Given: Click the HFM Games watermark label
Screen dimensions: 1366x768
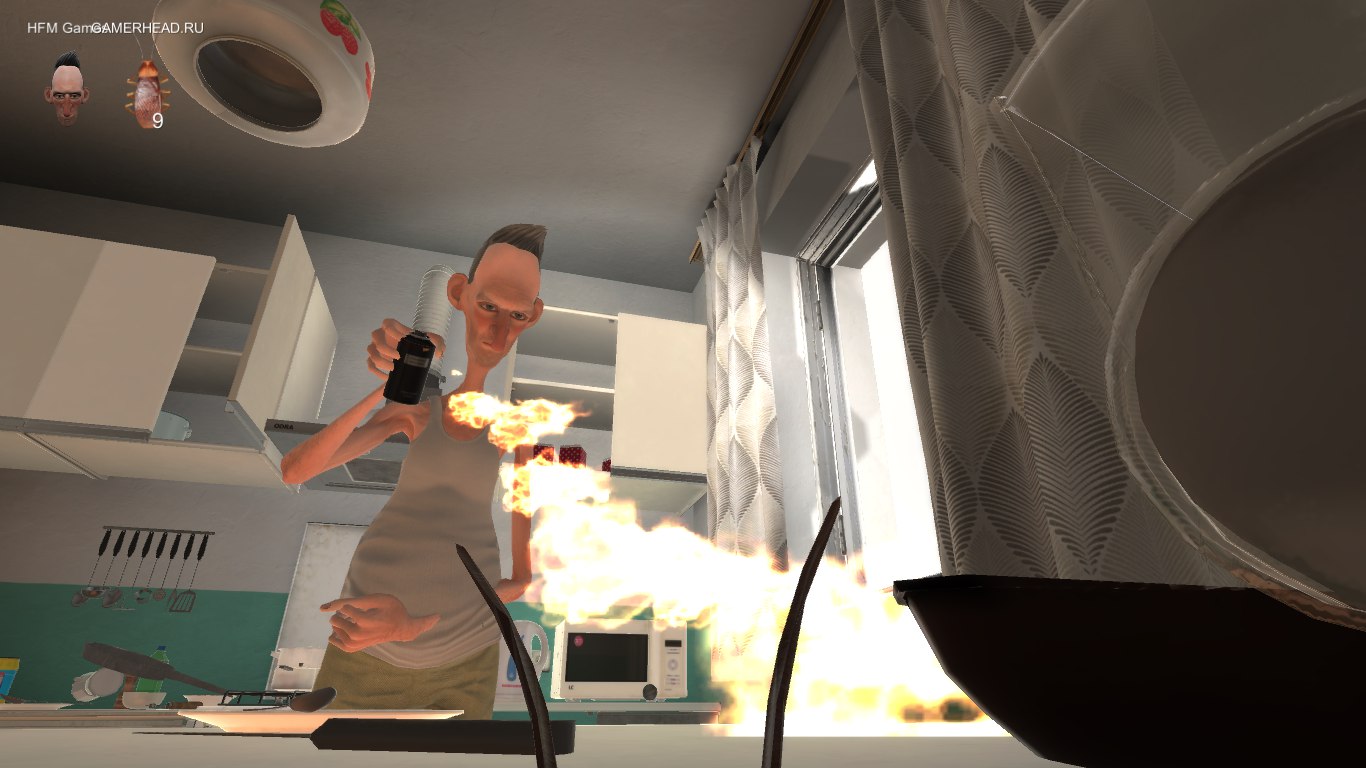Looking at the screenshot, I should [50, 28].
